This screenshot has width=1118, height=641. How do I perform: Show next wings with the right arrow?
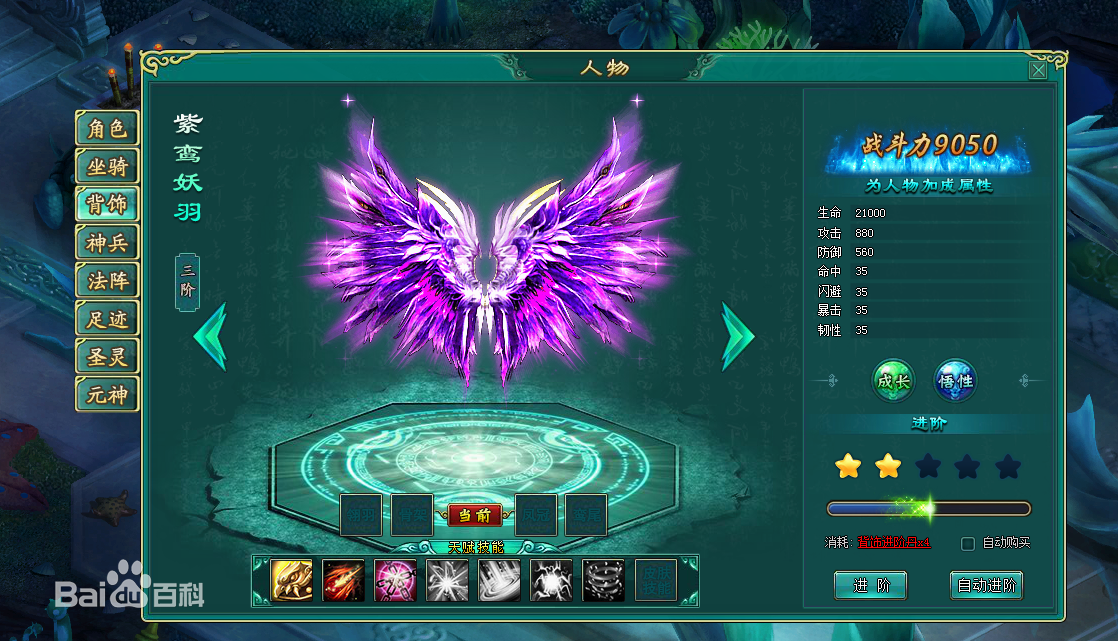click(x=737, y=337)
